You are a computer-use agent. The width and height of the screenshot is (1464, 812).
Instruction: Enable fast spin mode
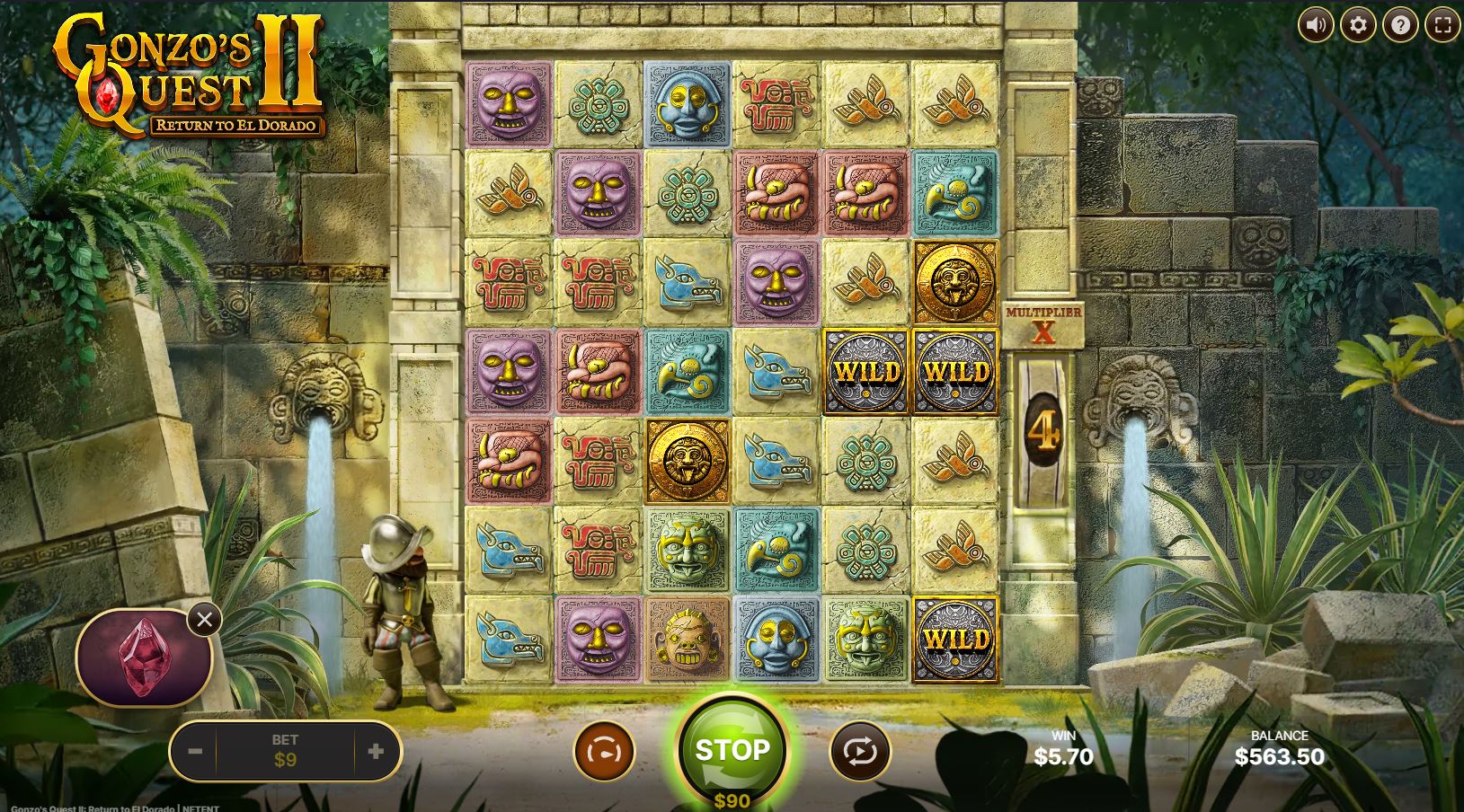[x=604, y=753]
